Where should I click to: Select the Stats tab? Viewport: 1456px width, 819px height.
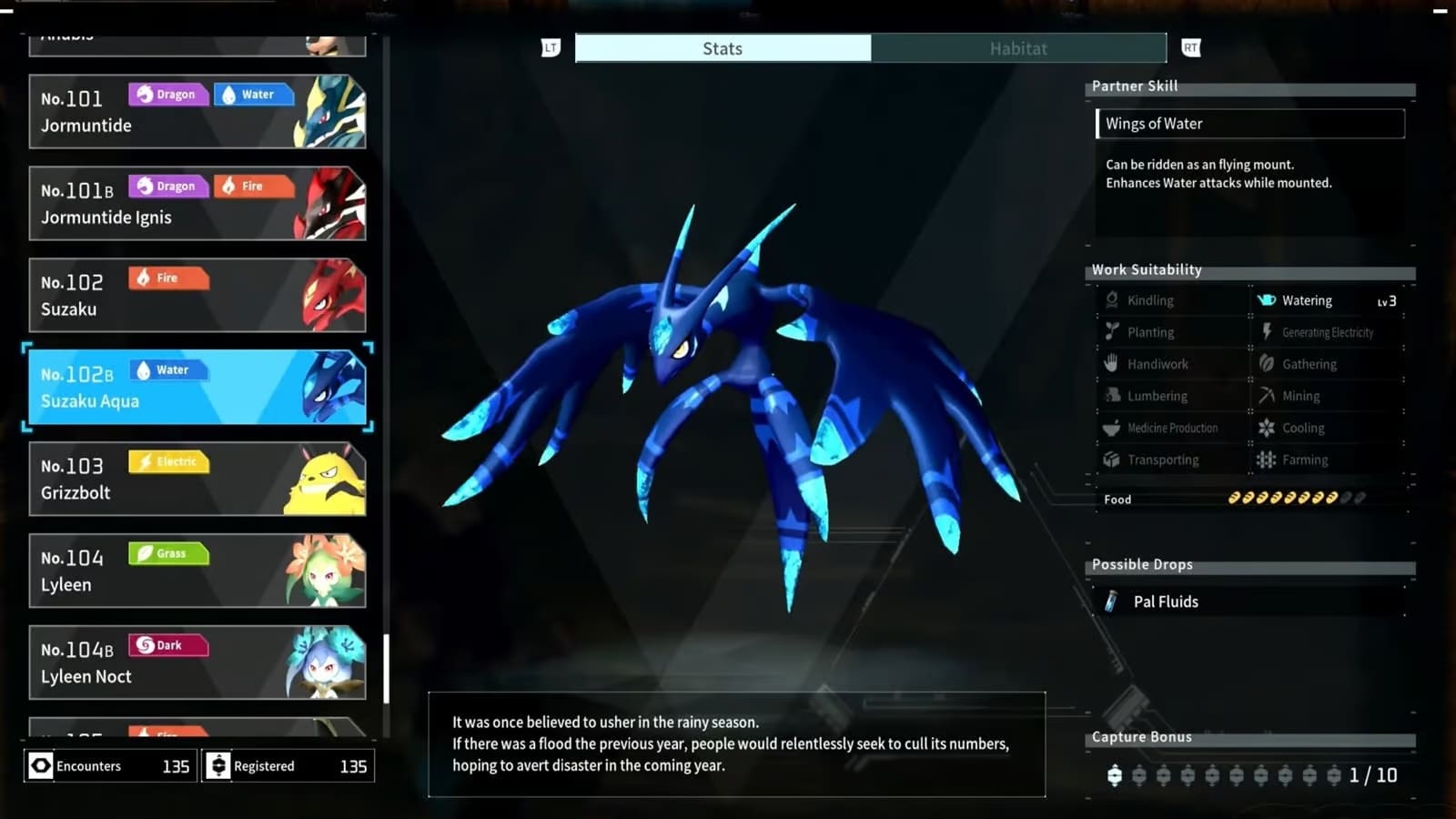[723, 48]
